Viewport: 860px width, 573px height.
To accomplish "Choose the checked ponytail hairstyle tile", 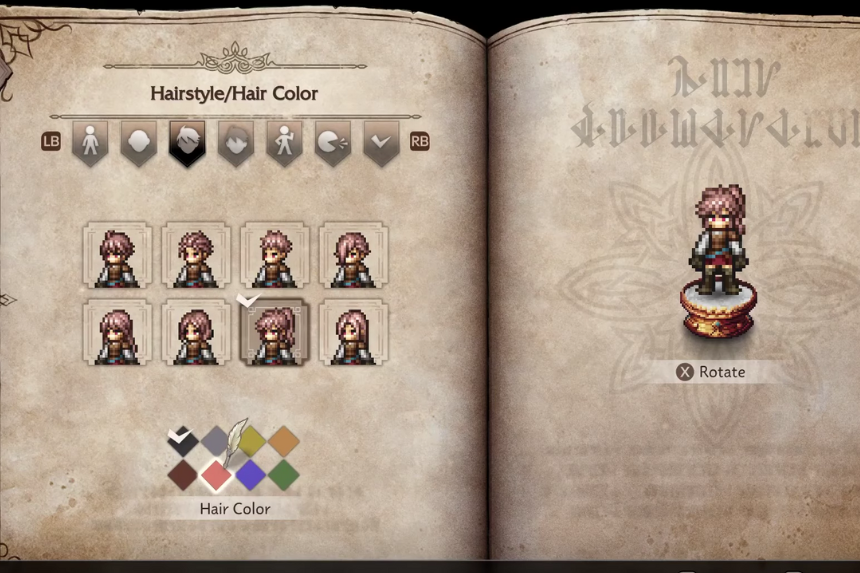I will (275, 333).
